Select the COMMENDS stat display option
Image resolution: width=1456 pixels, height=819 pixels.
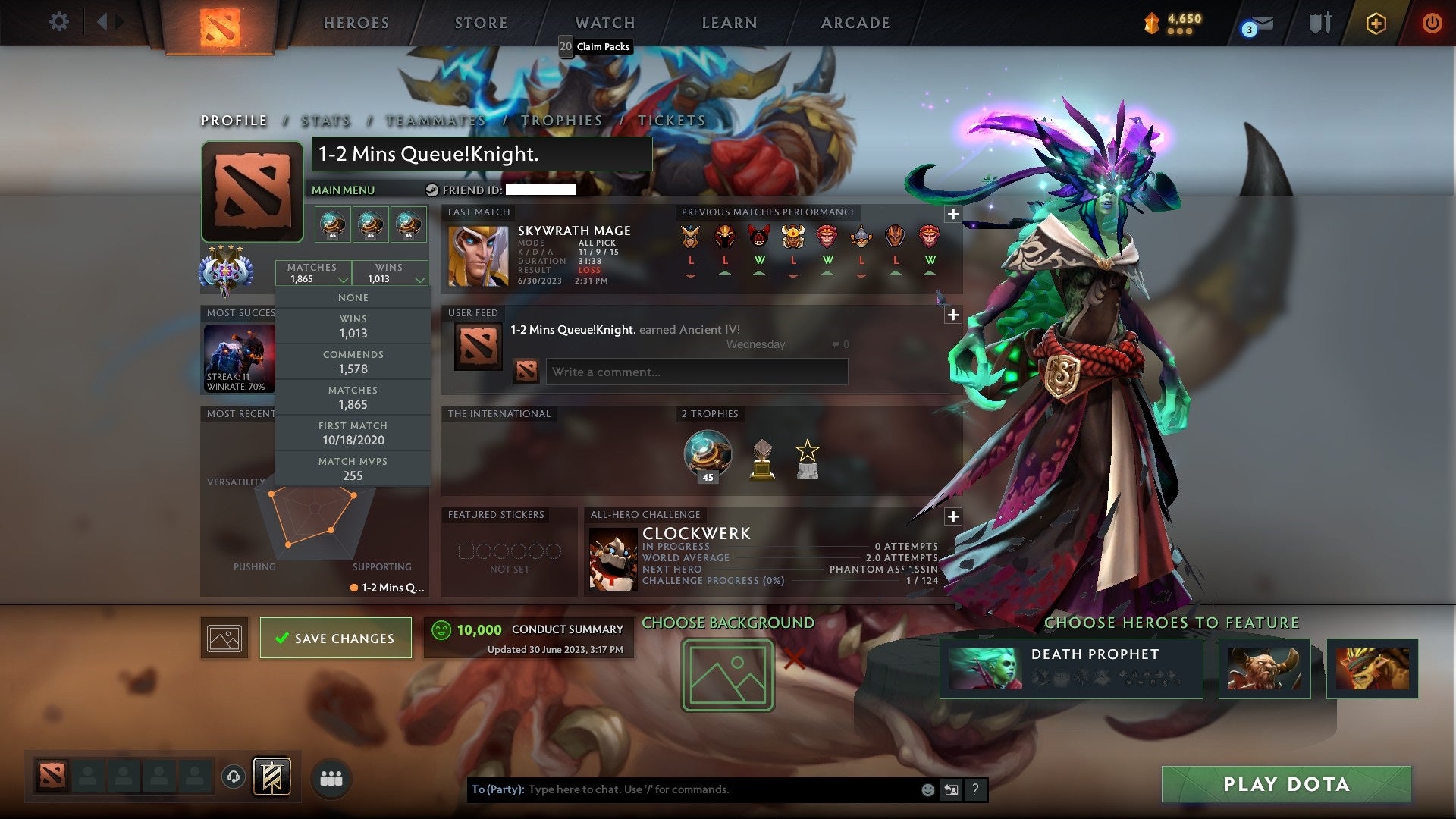pos(353,362)
